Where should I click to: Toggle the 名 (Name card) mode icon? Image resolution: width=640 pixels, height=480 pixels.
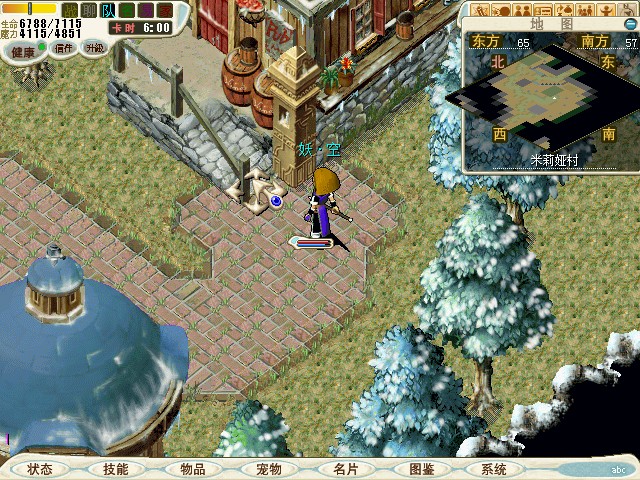coord(125,10)
